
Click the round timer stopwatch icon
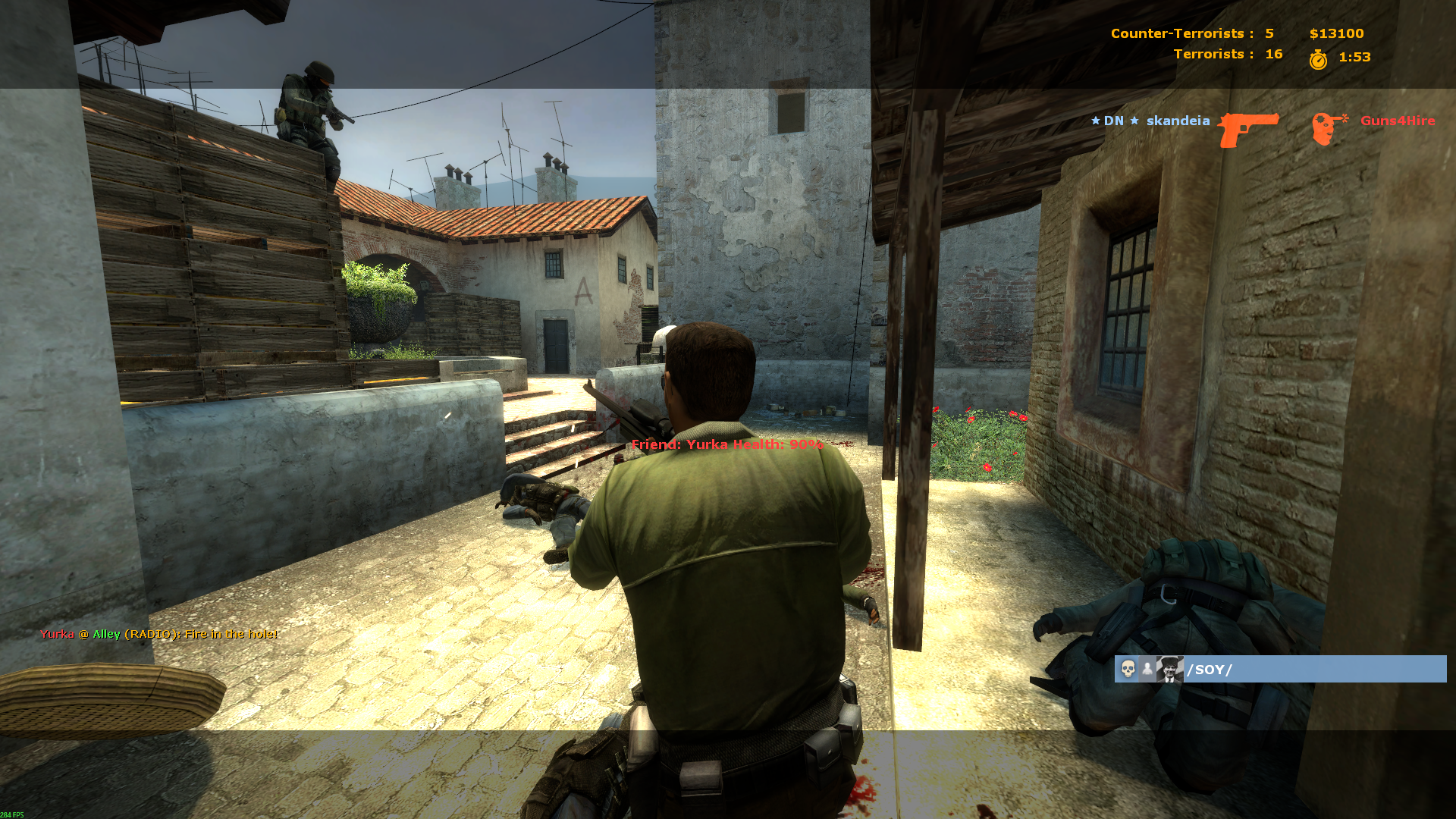point(1318,59)
